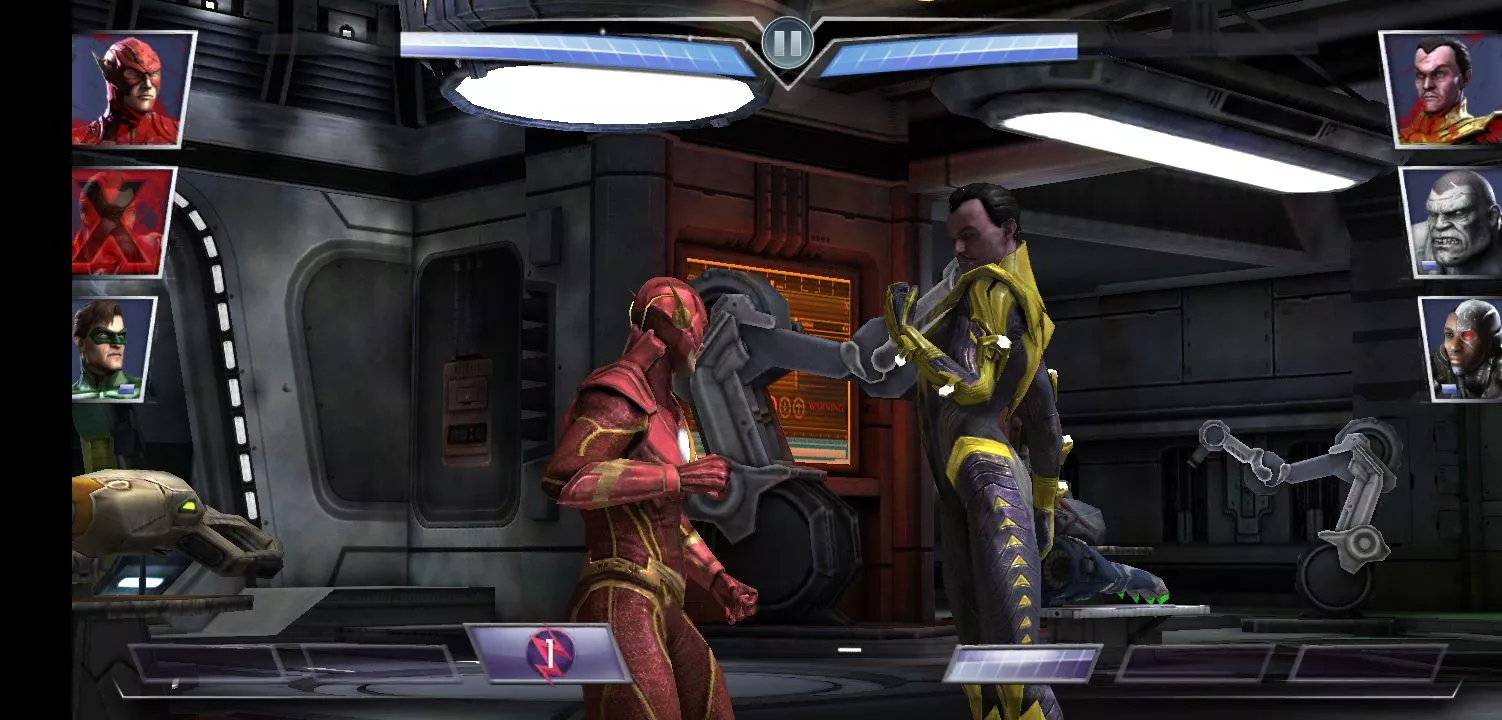Activate the Flash's lightning special move 1
Viewport: 1502px width, 720px height.
coord(548,653)
